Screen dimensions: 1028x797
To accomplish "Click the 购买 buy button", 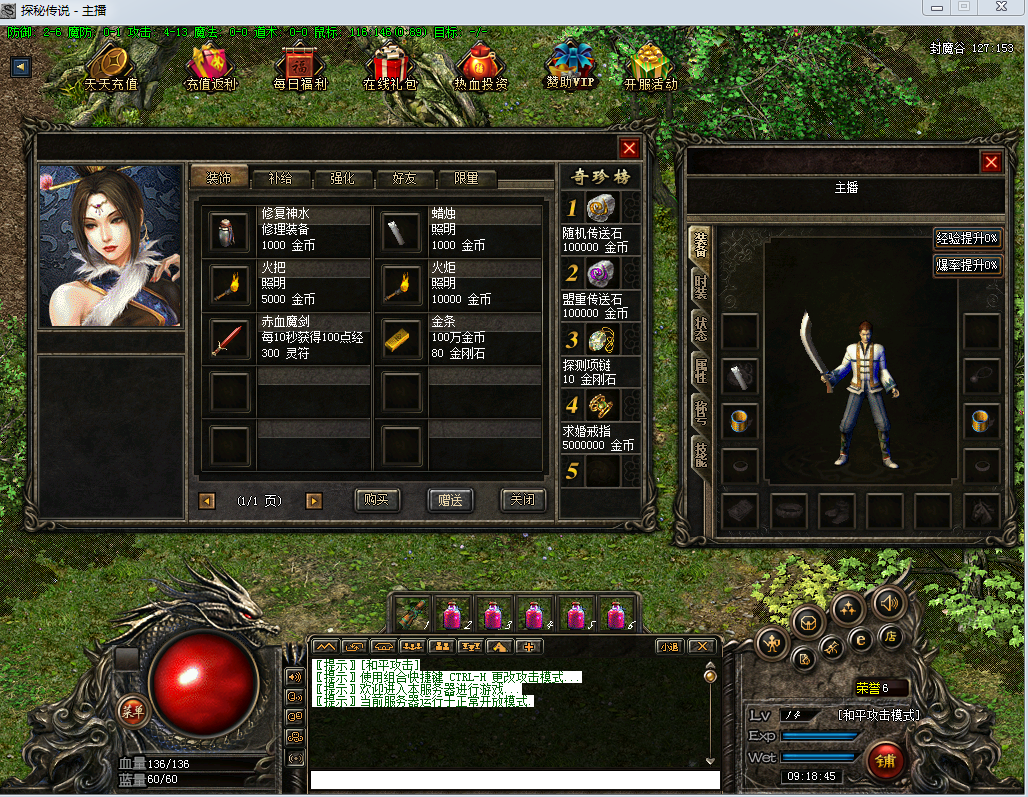I will click(x=377, y=500).
